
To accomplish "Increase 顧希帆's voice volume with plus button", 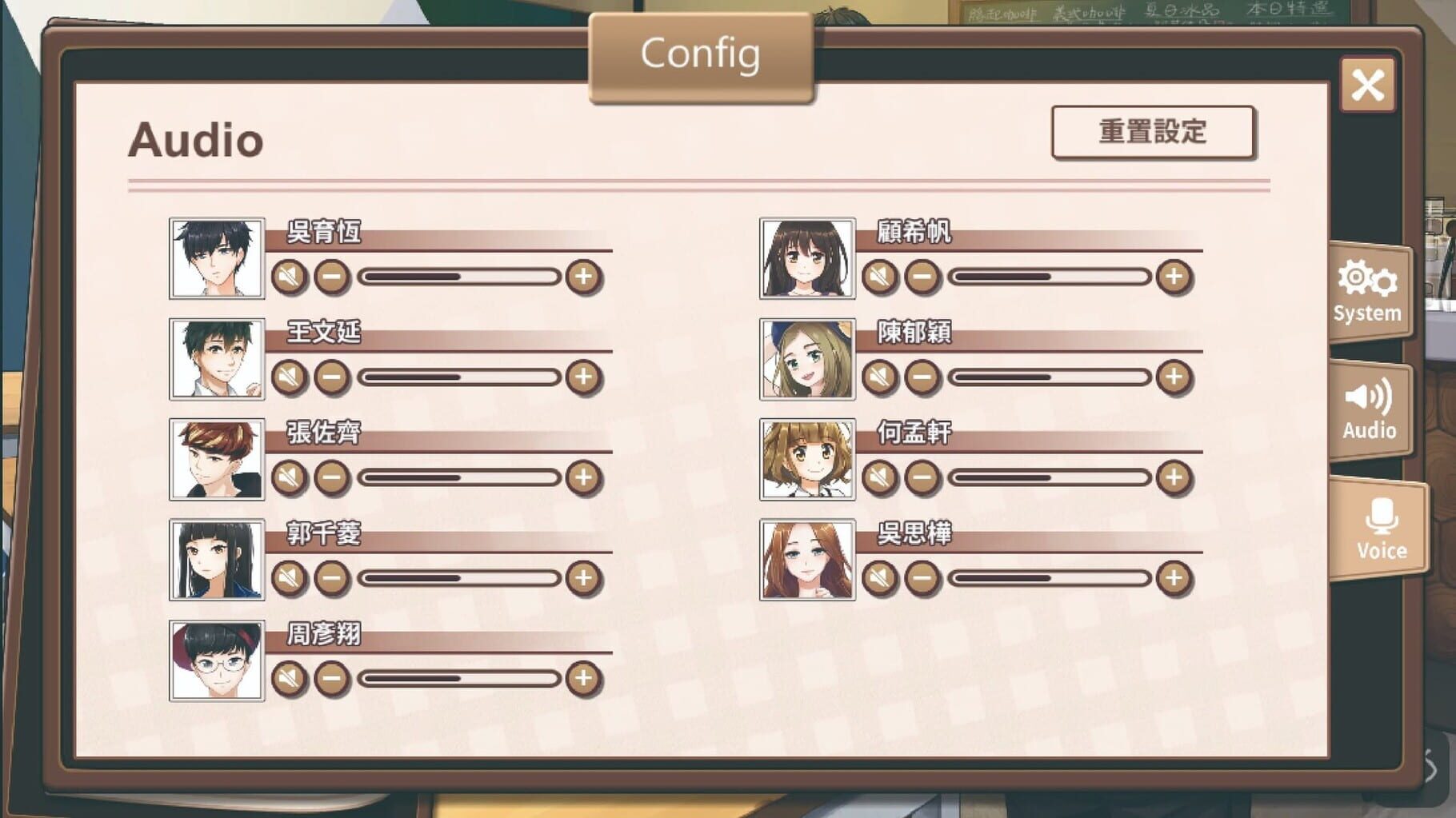I will [1175, 276].
